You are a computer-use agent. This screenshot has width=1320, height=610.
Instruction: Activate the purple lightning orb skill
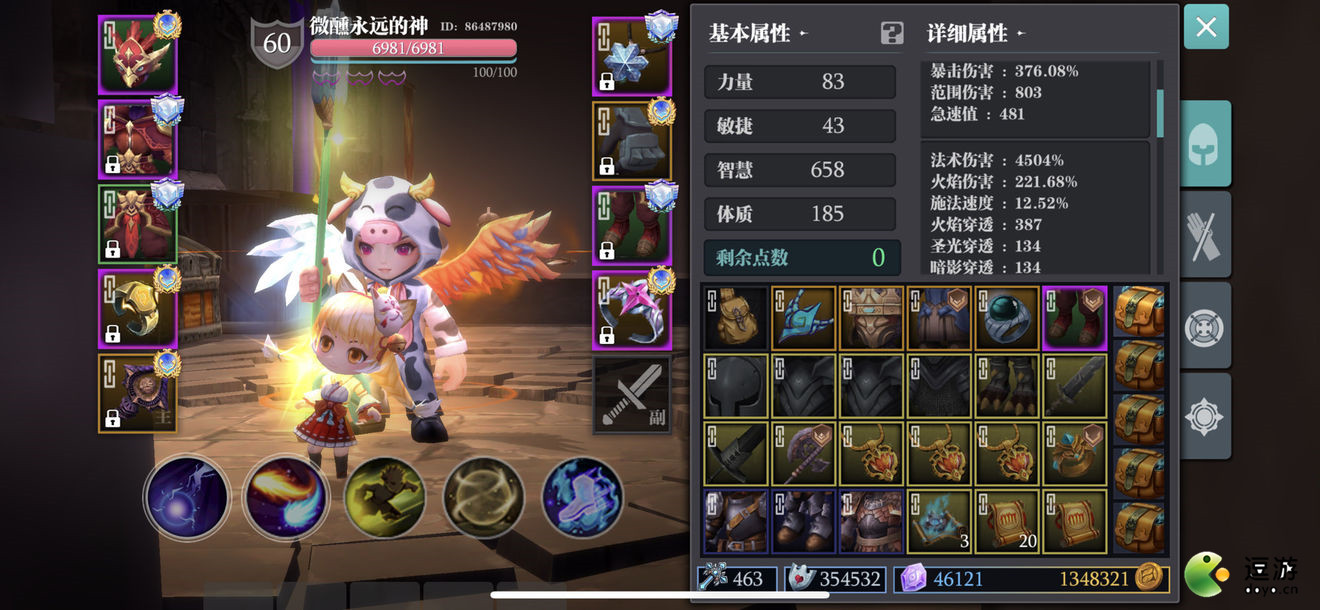[187, 497]
